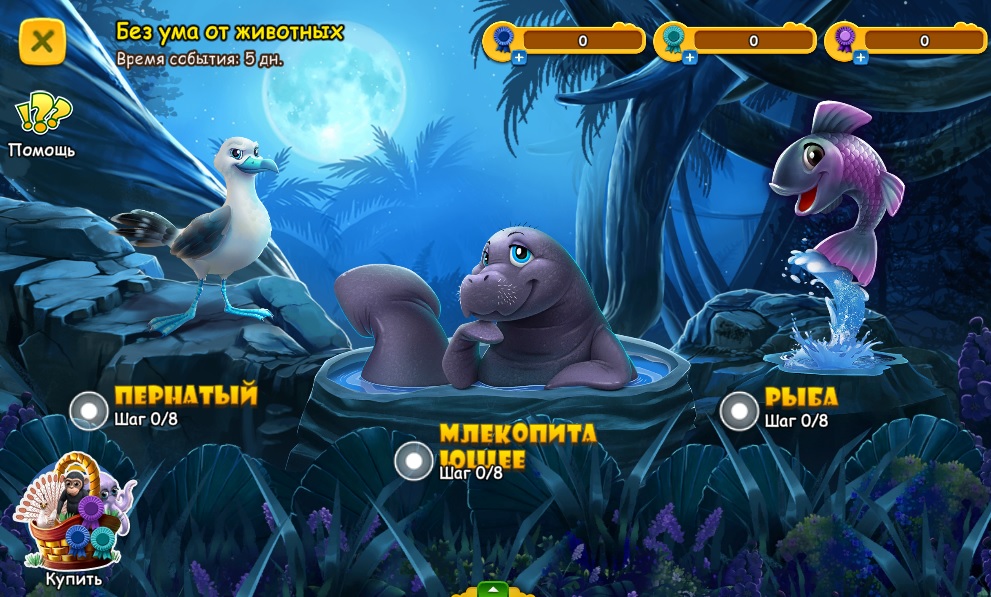Close the event screen with the X button
This screenshot has width=991, height=597.
coord(42,41)
